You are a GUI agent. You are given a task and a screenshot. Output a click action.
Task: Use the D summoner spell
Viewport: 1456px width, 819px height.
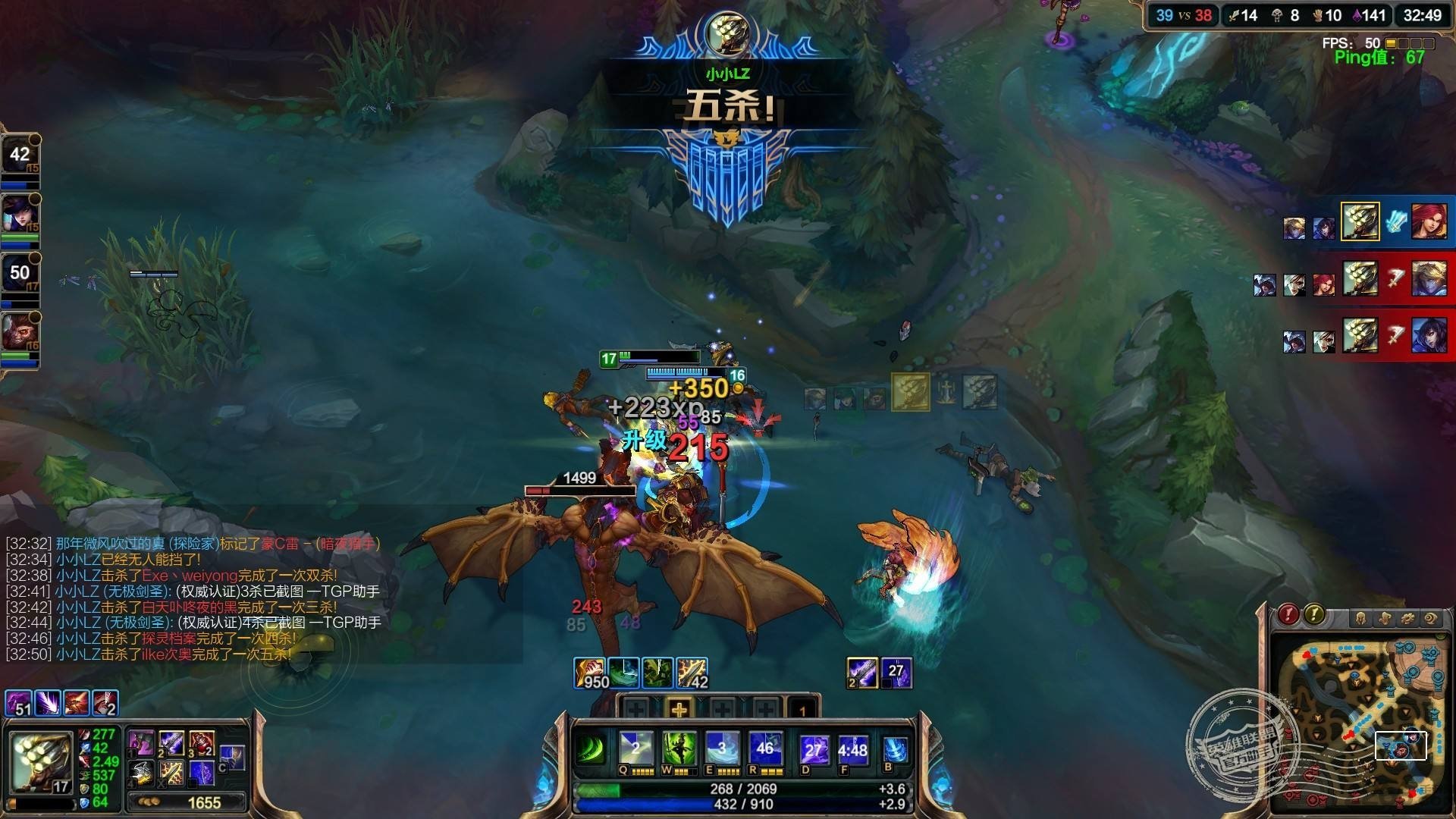point(812,750)
